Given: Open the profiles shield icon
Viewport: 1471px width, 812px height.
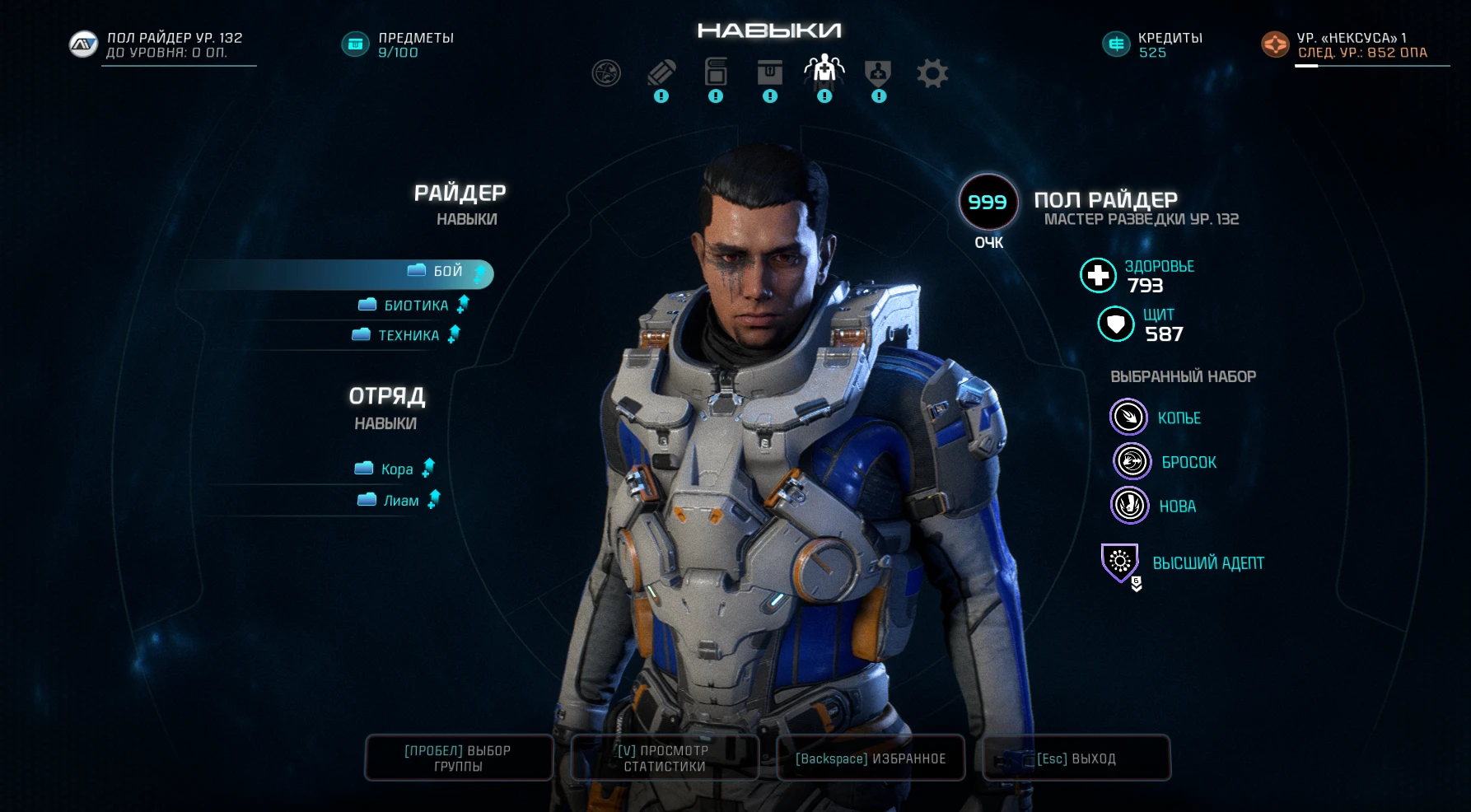Looking at the screenshot, I should (878, 72).
